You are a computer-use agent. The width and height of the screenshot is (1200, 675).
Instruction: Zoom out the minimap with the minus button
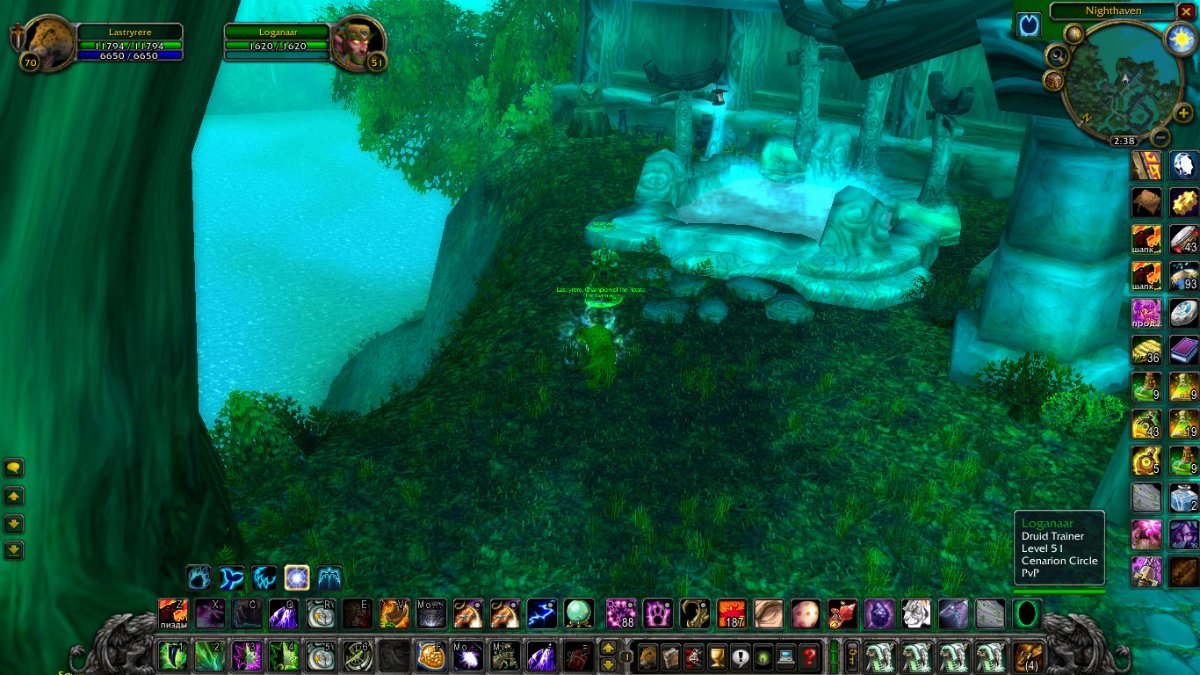tap(1160, 138)
